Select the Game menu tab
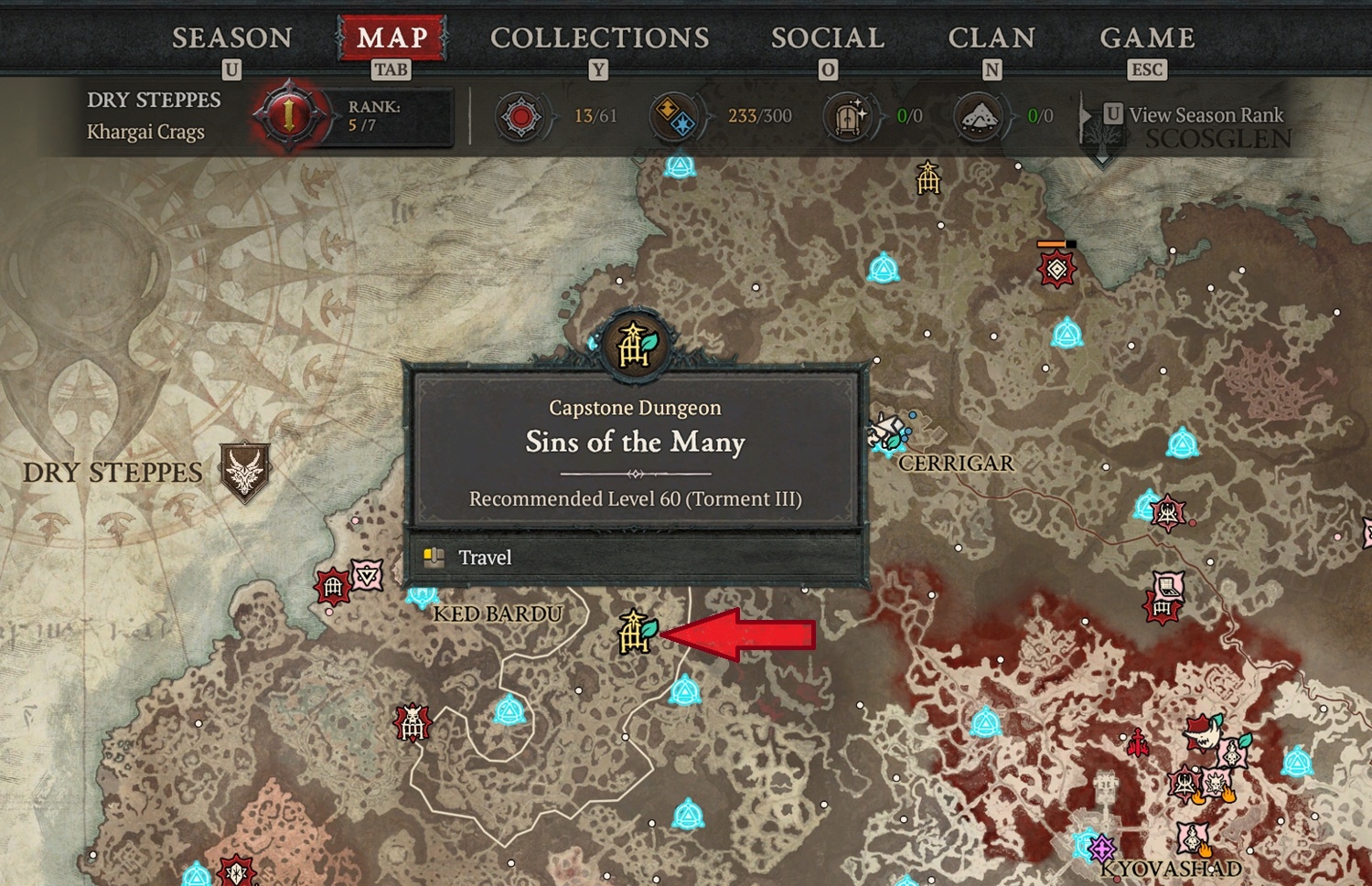Viewport: 1372px width, 886px height. (x=1147, y=38)
